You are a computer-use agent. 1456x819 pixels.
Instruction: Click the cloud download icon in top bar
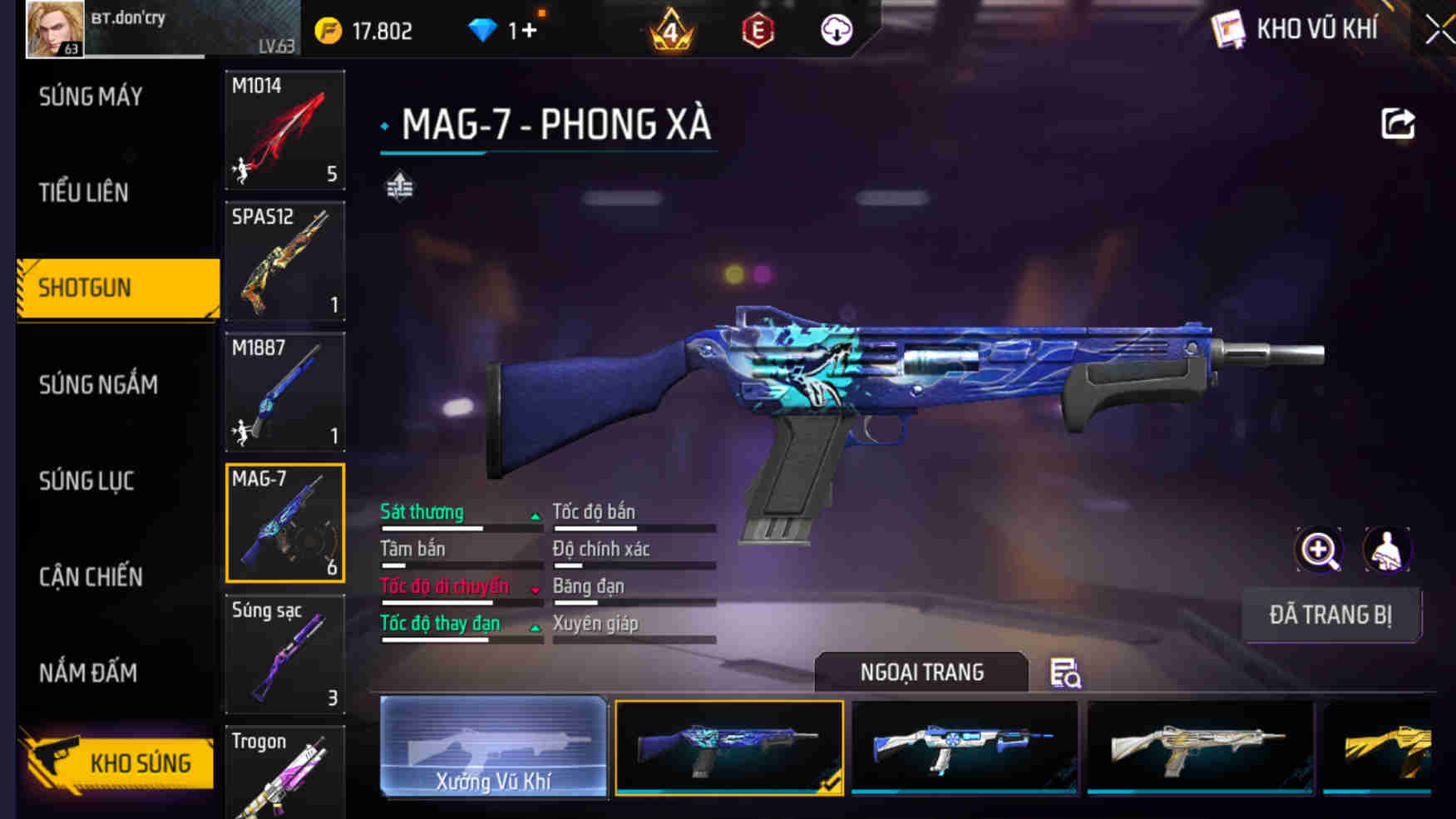(836, 27)
